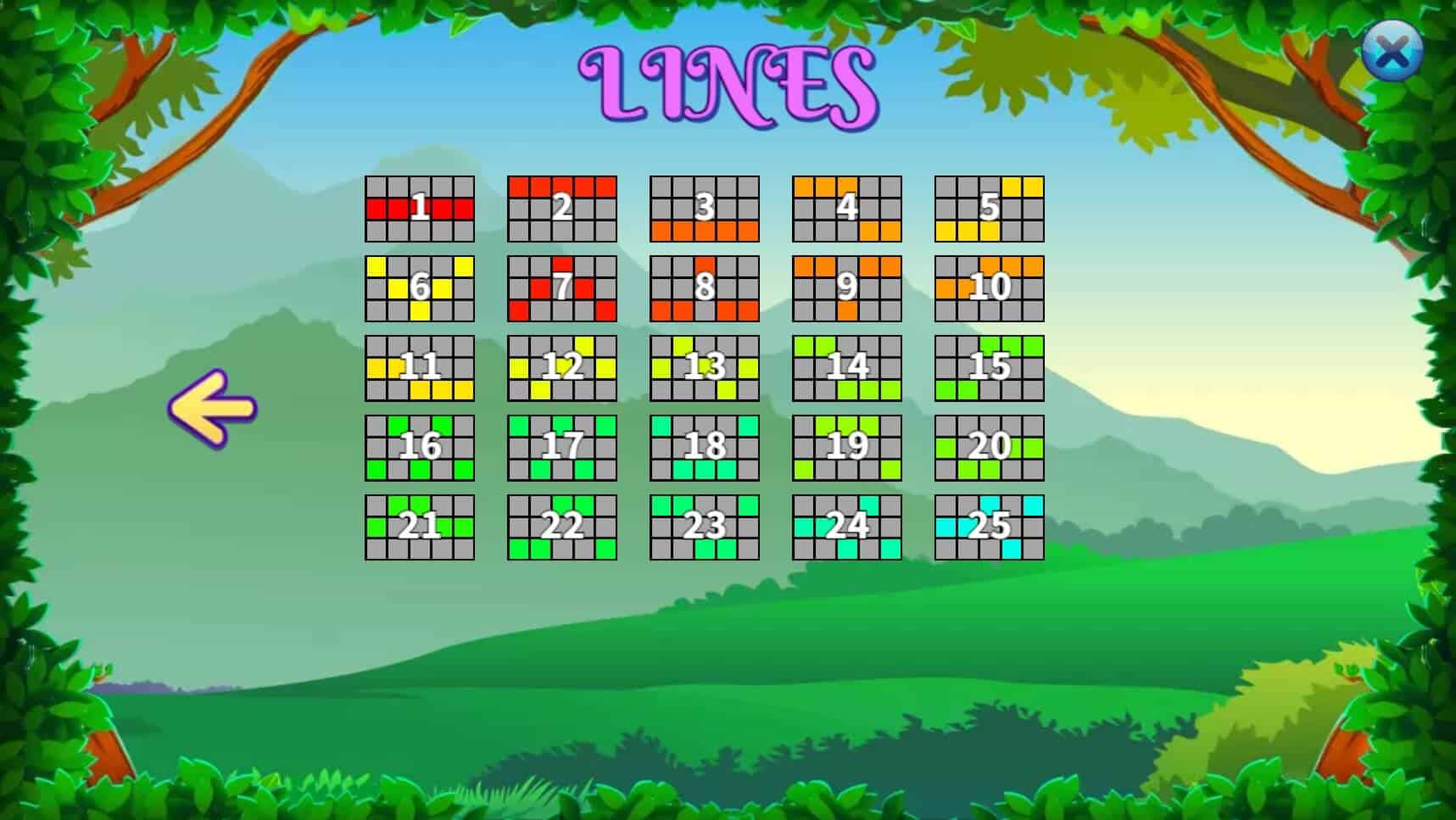Select payline 25 diagram

[989, 527]
